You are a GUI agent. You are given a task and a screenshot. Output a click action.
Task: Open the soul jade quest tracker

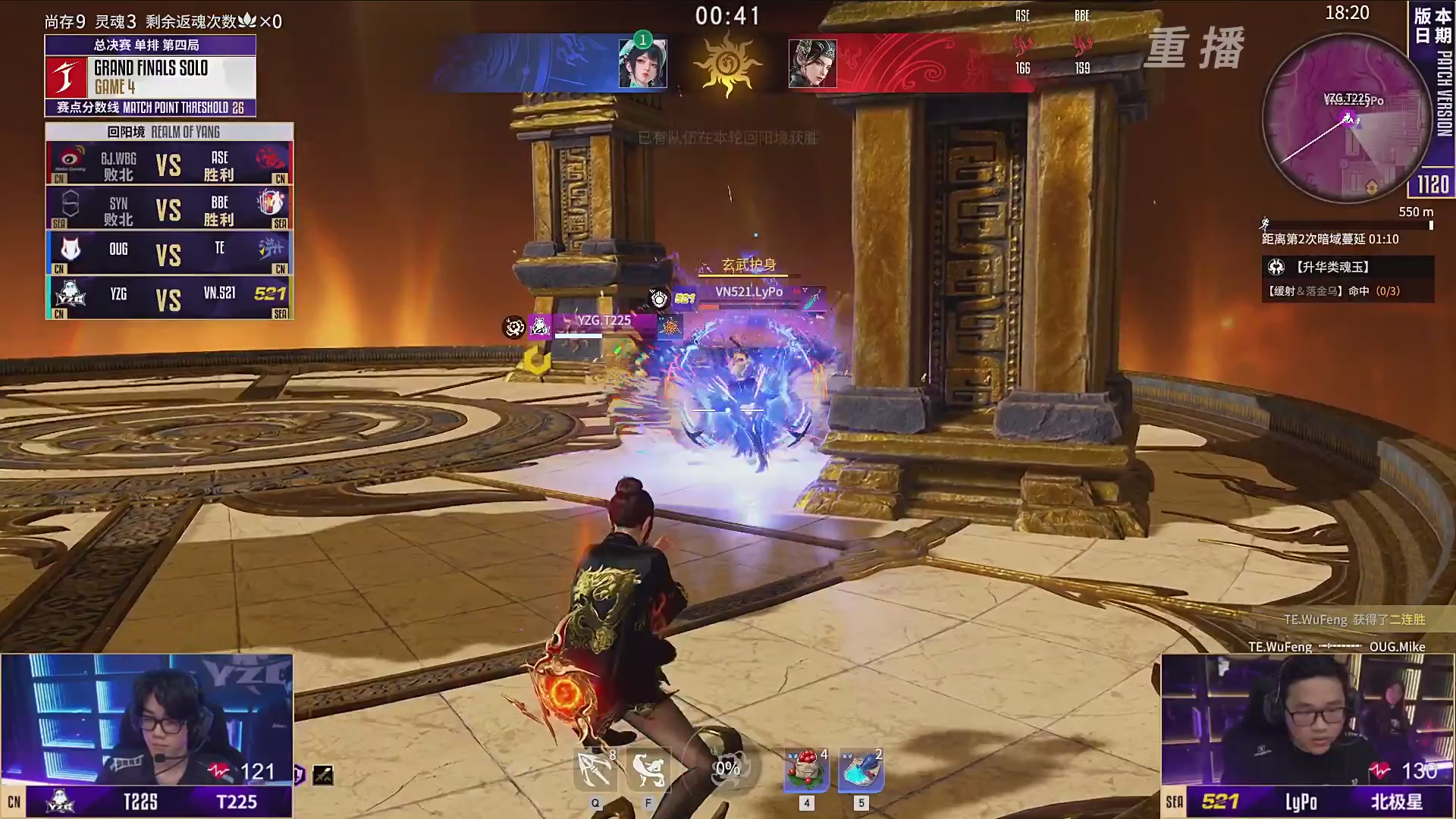coord(1348,278)
